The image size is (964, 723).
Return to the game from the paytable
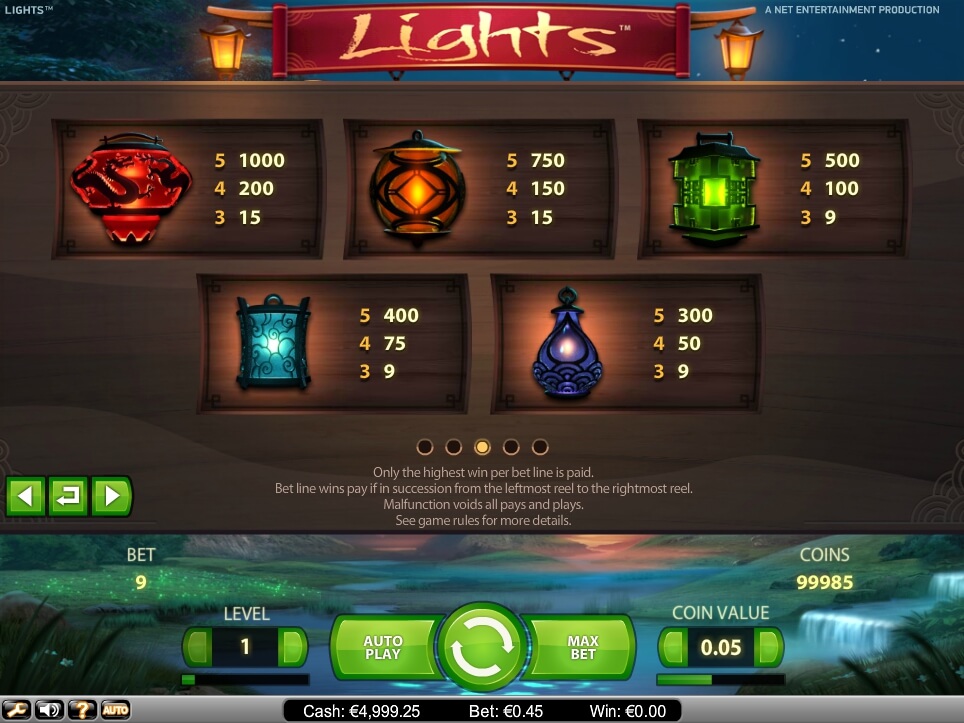click(69, 496)
